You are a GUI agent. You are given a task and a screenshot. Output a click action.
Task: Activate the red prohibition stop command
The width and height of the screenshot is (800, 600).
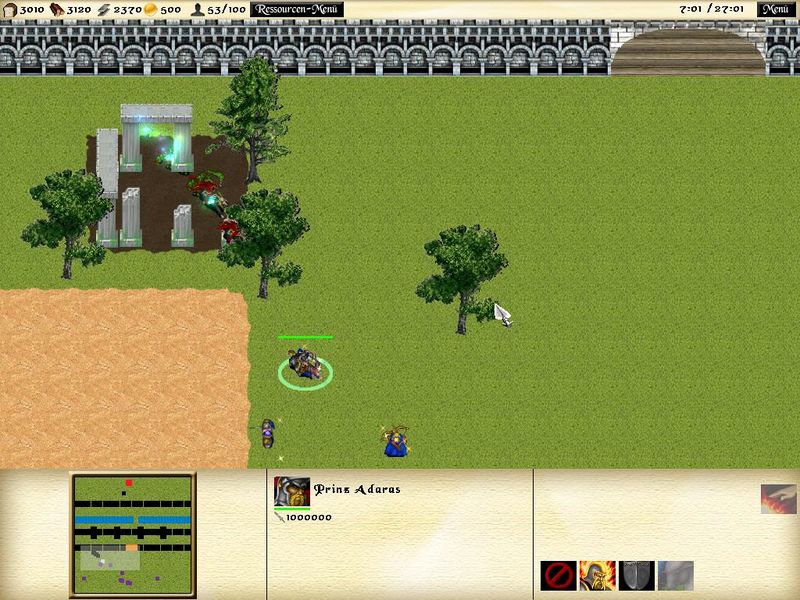point(558,575)
